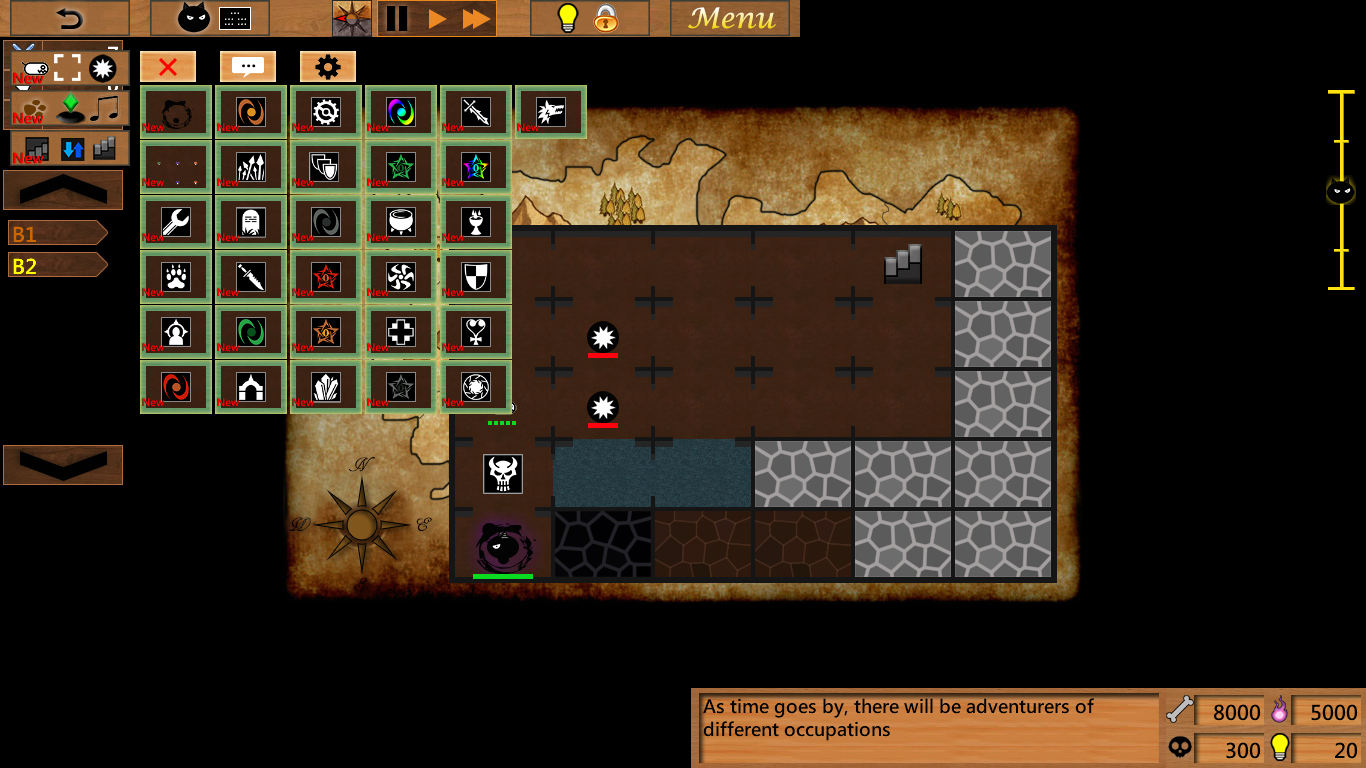Switch to the B2 floor tab

pos(55,265)
